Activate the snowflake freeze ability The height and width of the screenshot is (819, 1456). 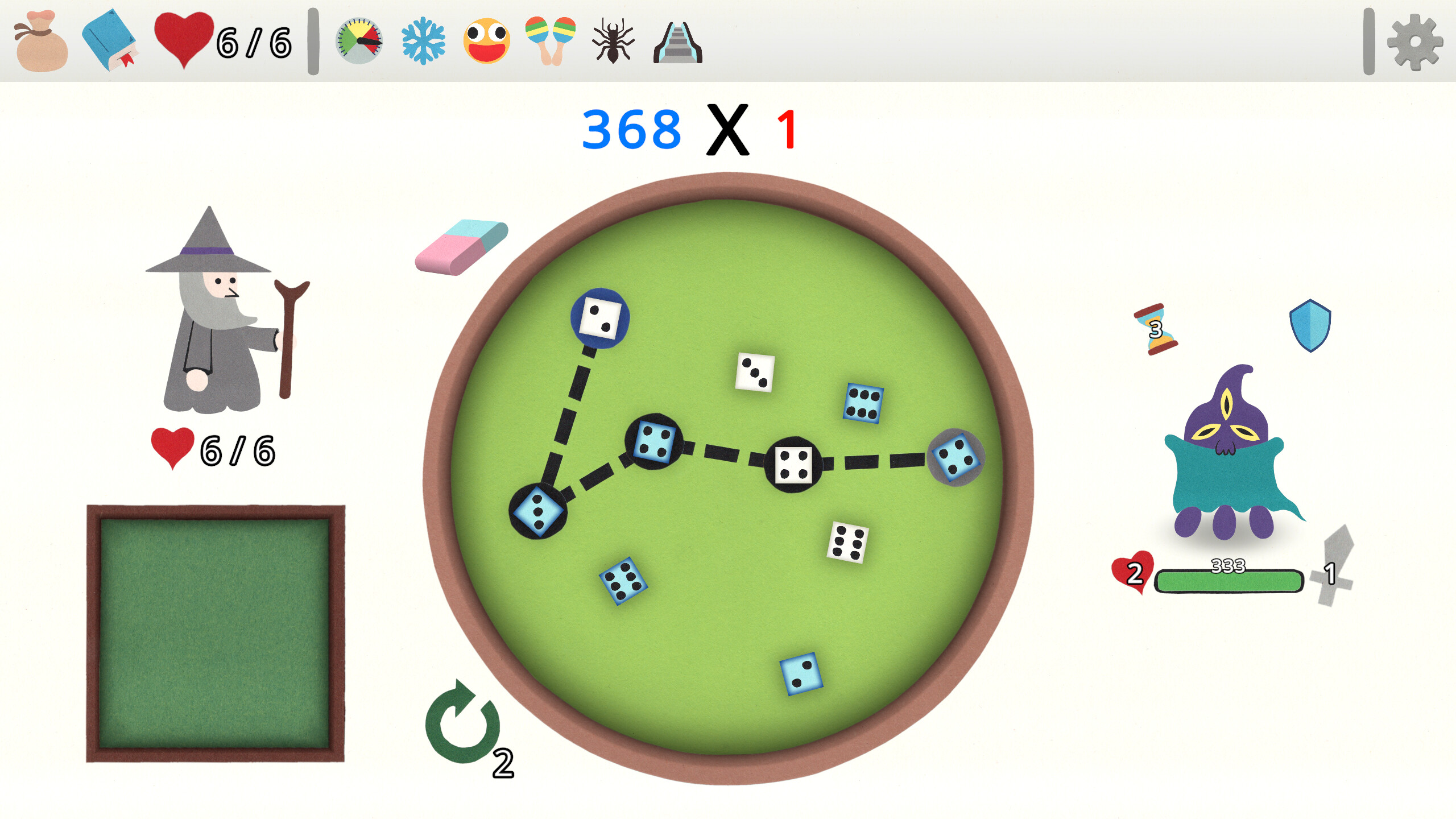[424, 41]
